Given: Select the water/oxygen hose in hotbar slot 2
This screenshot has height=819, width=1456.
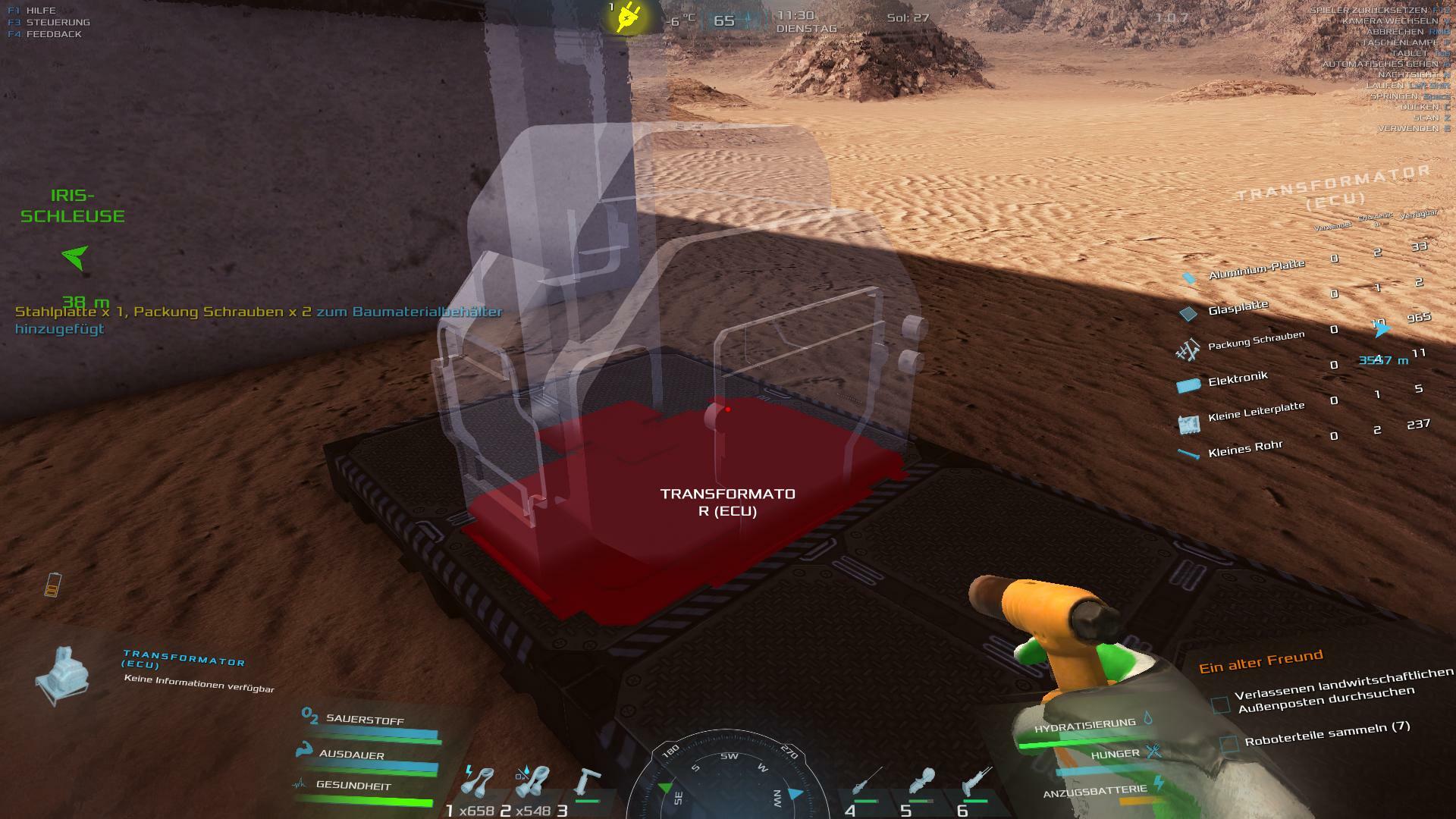Looking at the screenshot, I should click(532, 782).
